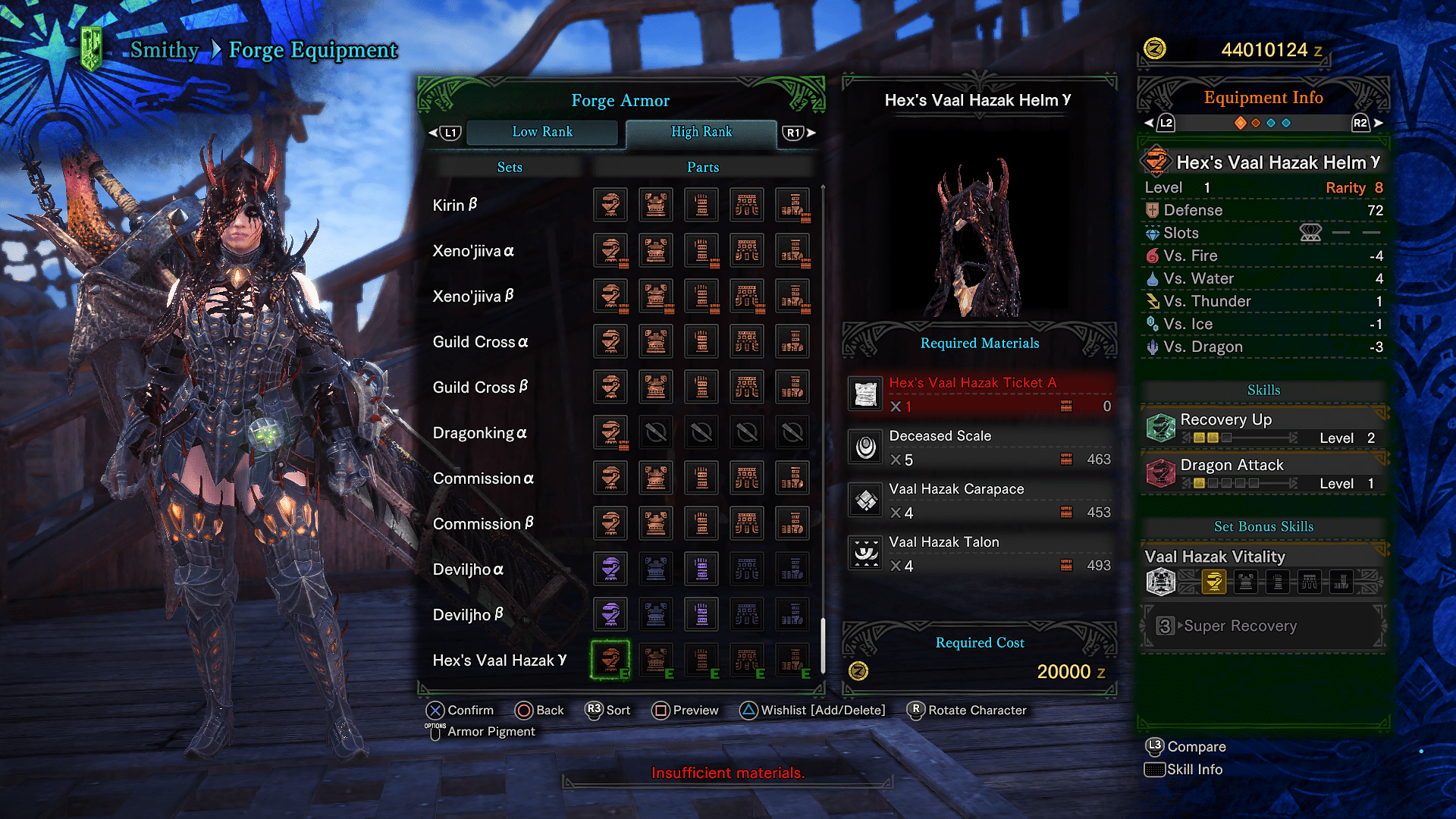Open the Dragon Attack skill entry

(x=1263, y=473)
